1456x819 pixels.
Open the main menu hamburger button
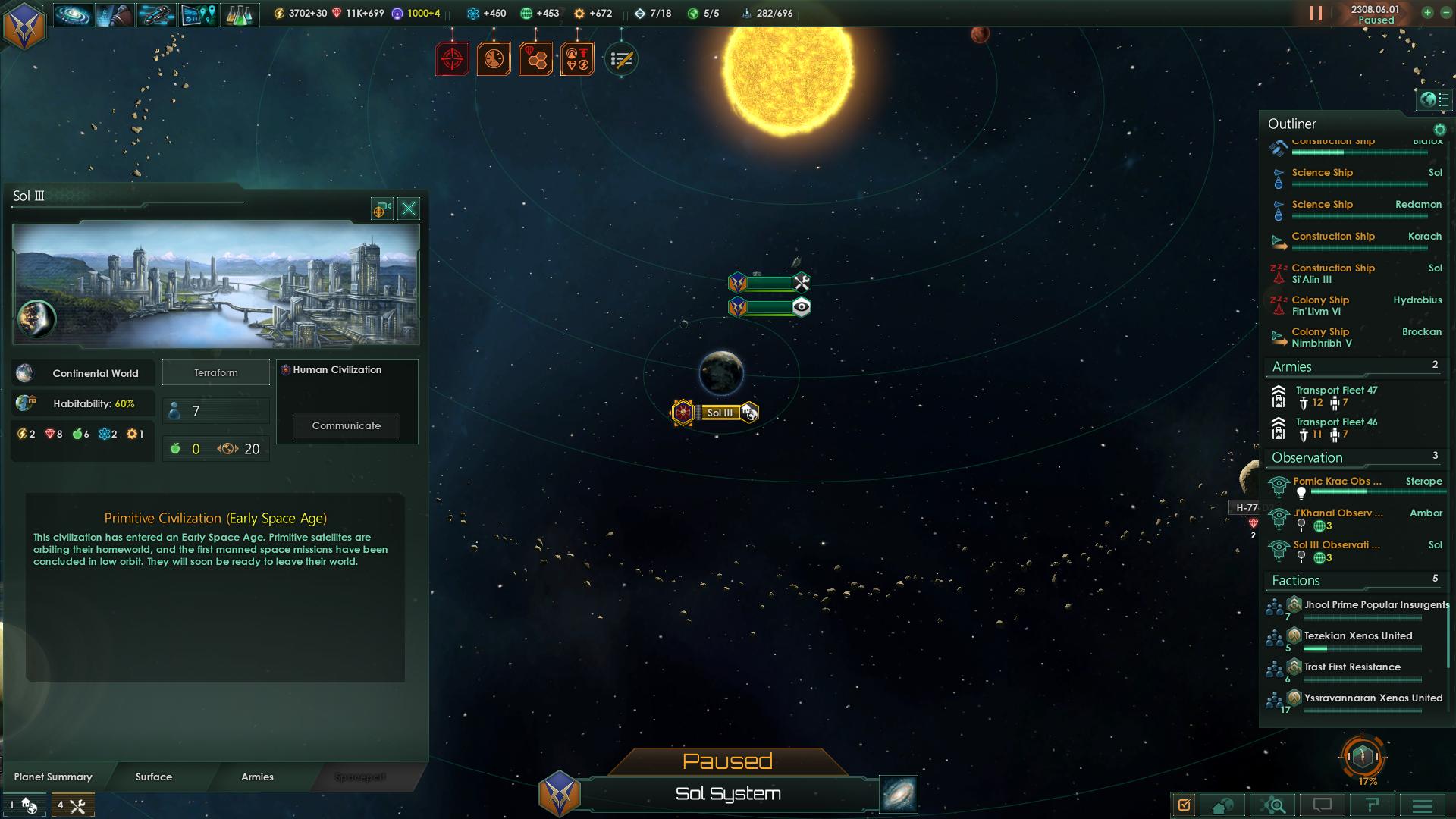pos(1423,805)
